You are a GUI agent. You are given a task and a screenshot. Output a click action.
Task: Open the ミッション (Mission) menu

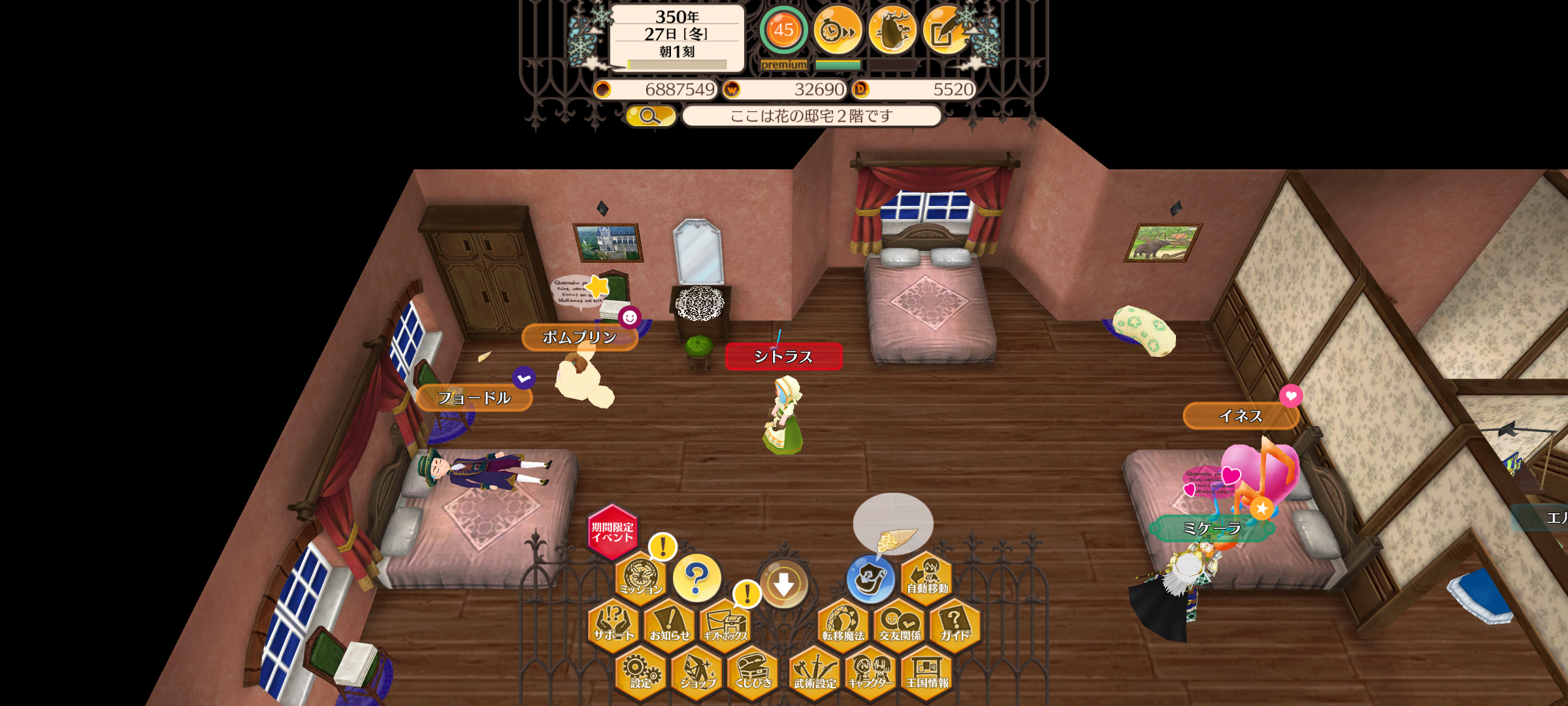[x=640, y=577]
